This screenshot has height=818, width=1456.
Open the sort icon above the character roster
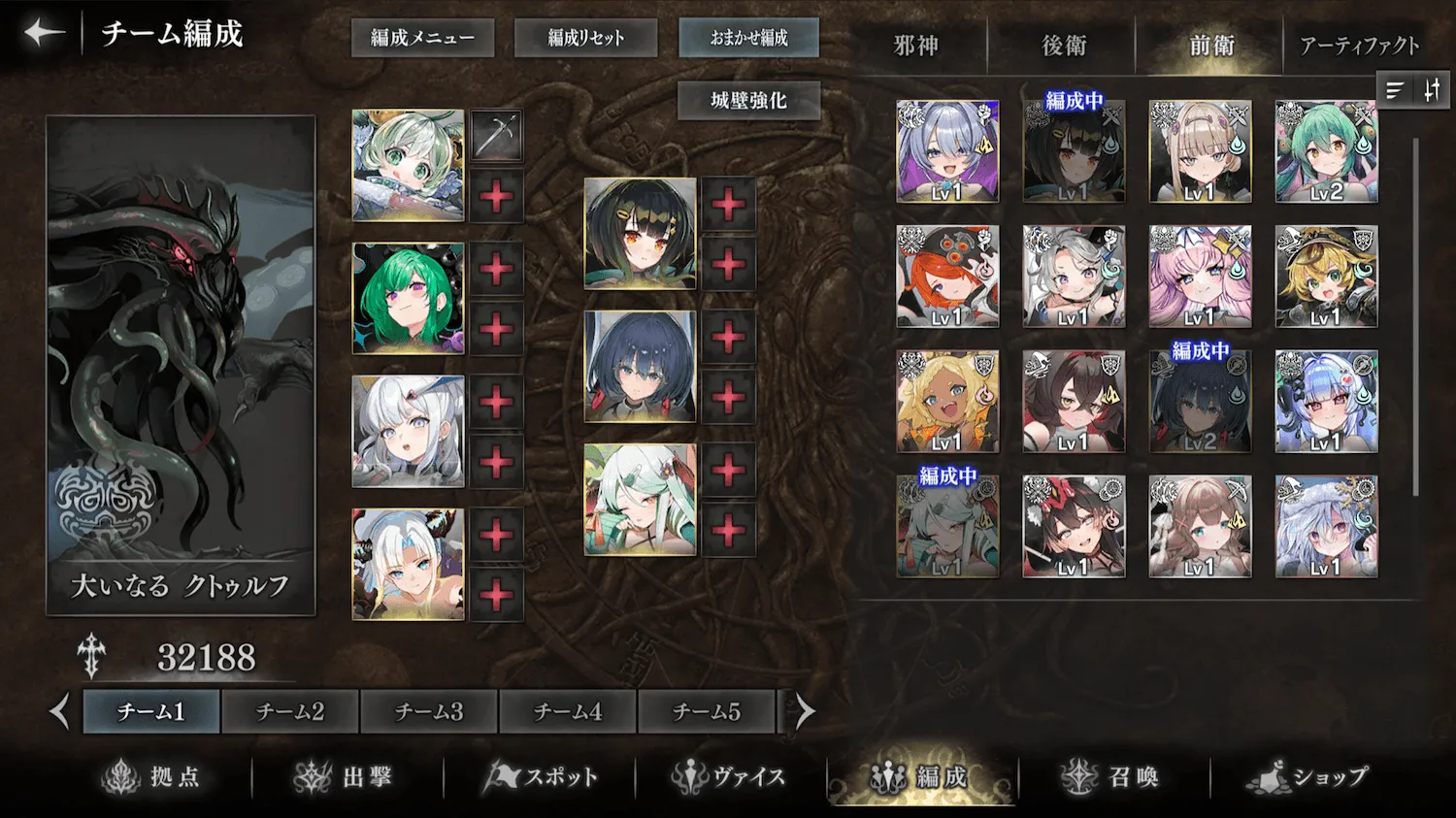tap(1395, 90)
